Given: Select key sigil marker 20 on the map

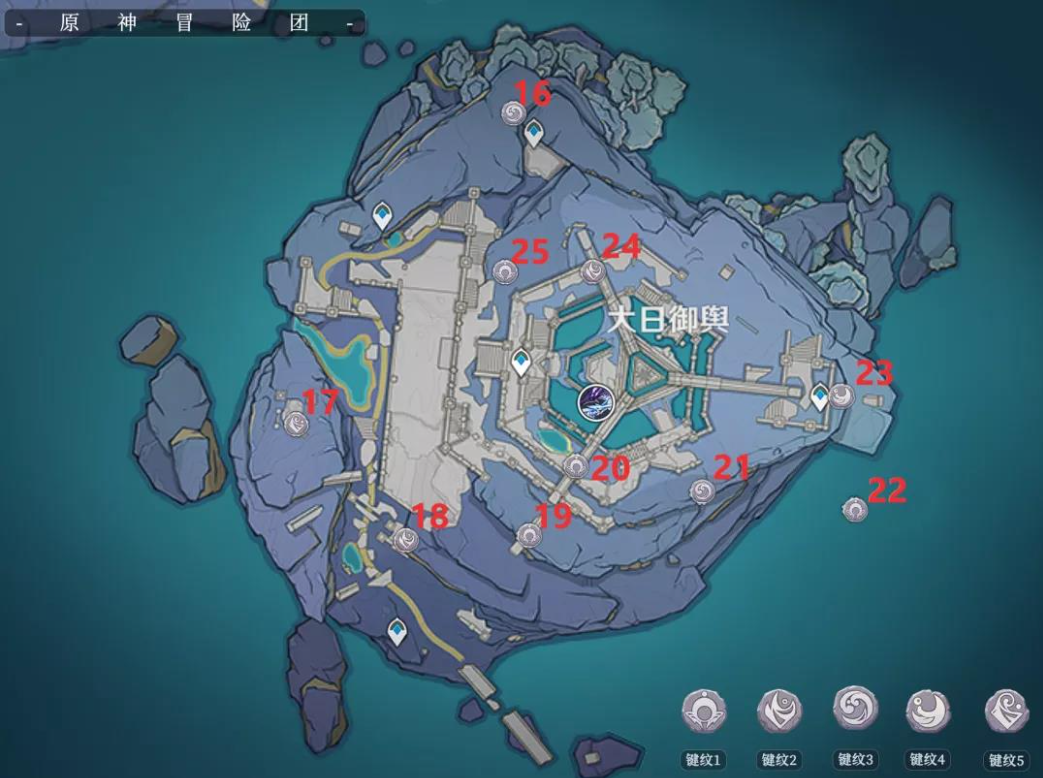Looking at the screenshot, I should point(575,465).
